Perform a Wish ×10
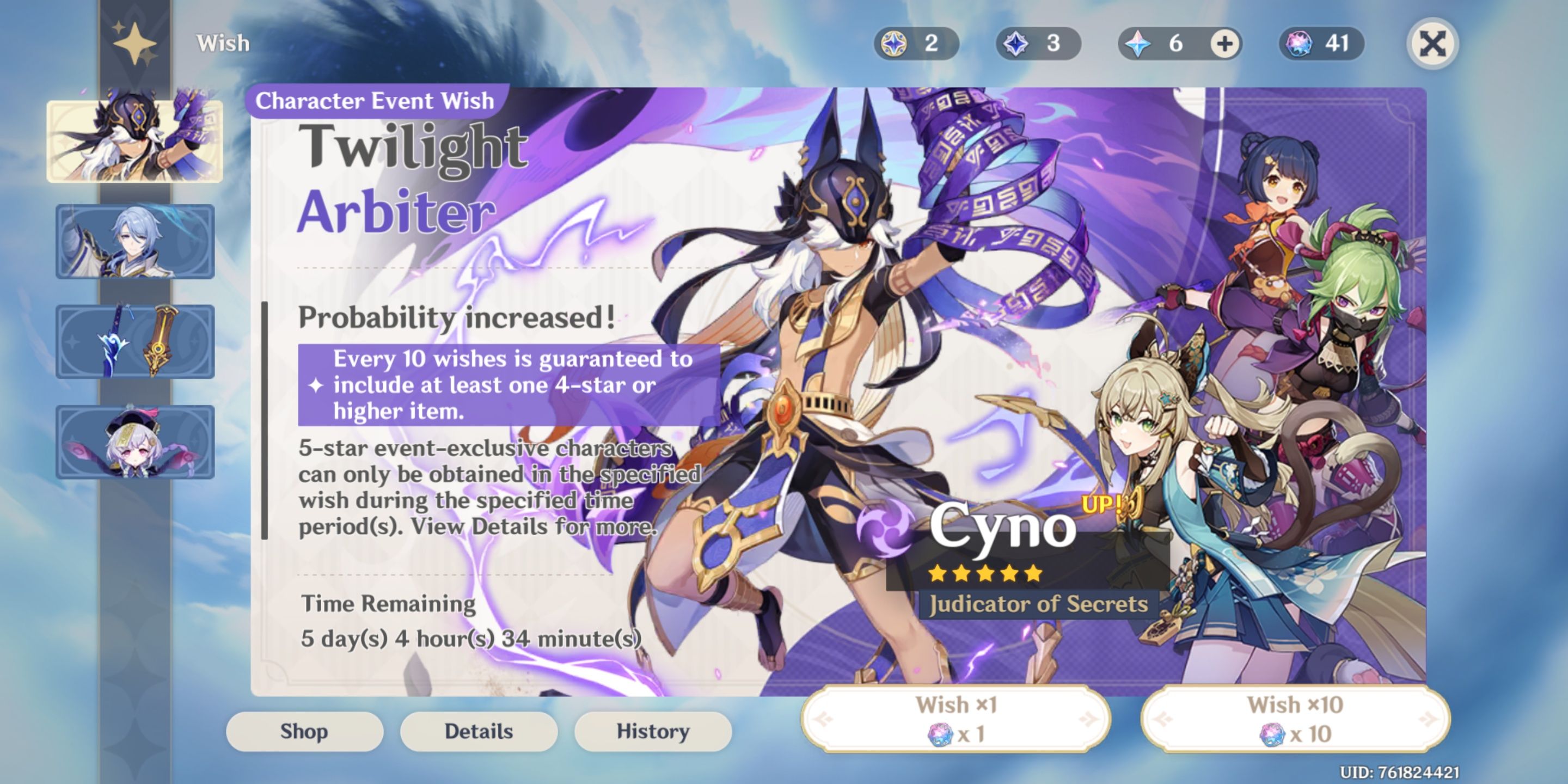1568x784 pixels. (x=1295, y=718)
